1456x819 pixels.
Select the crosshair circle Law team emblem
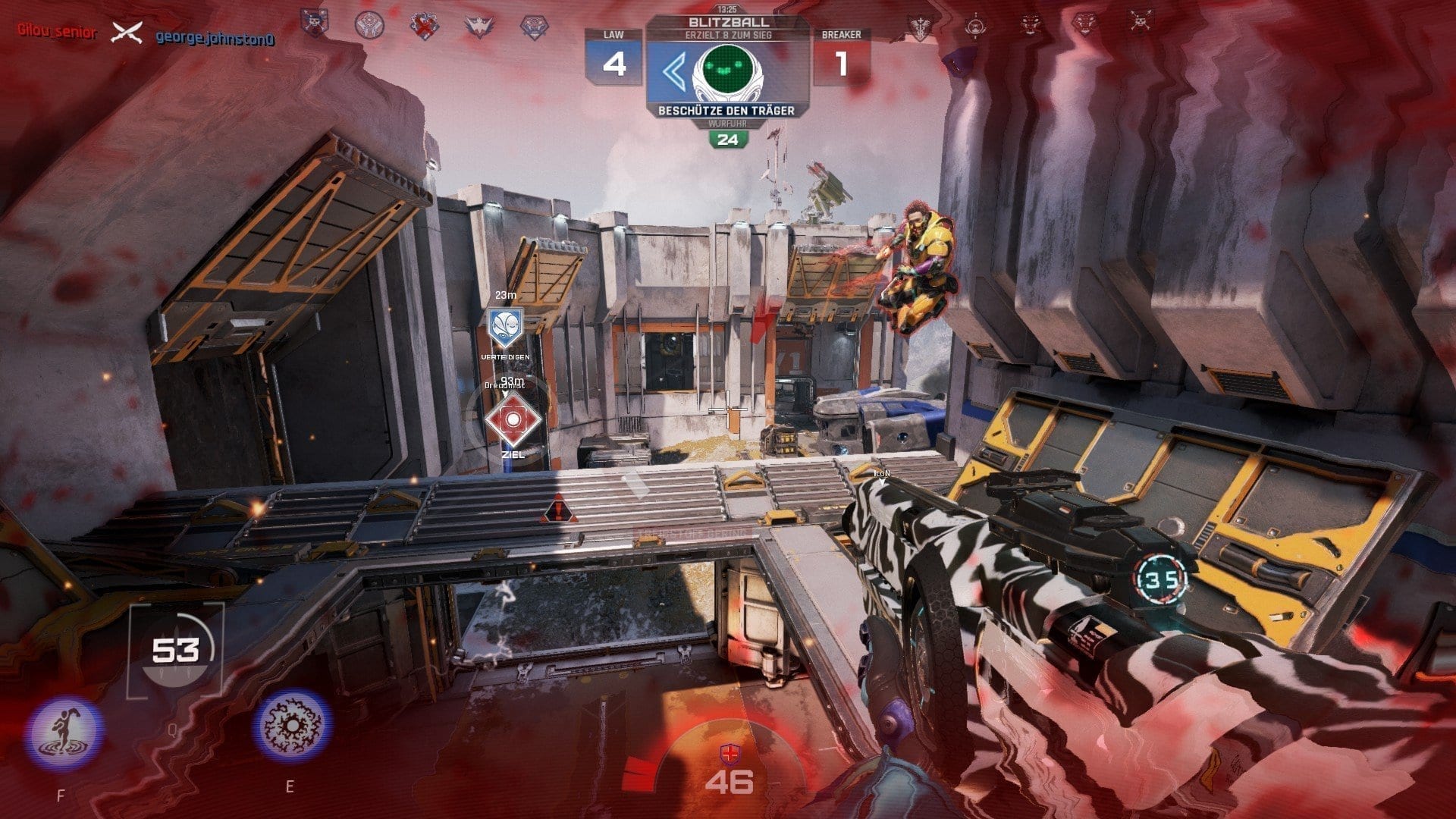[x=369, y=25]
